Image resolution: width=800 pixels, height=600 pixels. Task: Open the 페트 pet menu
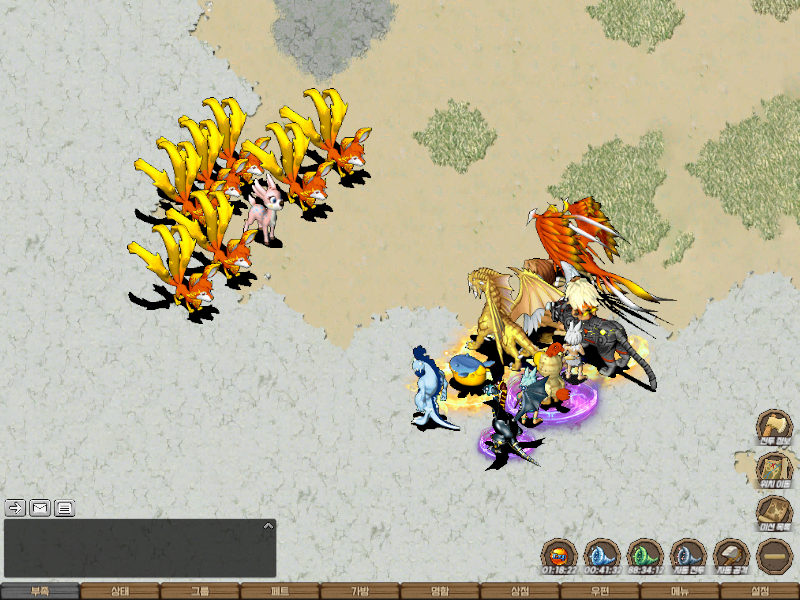280,591
